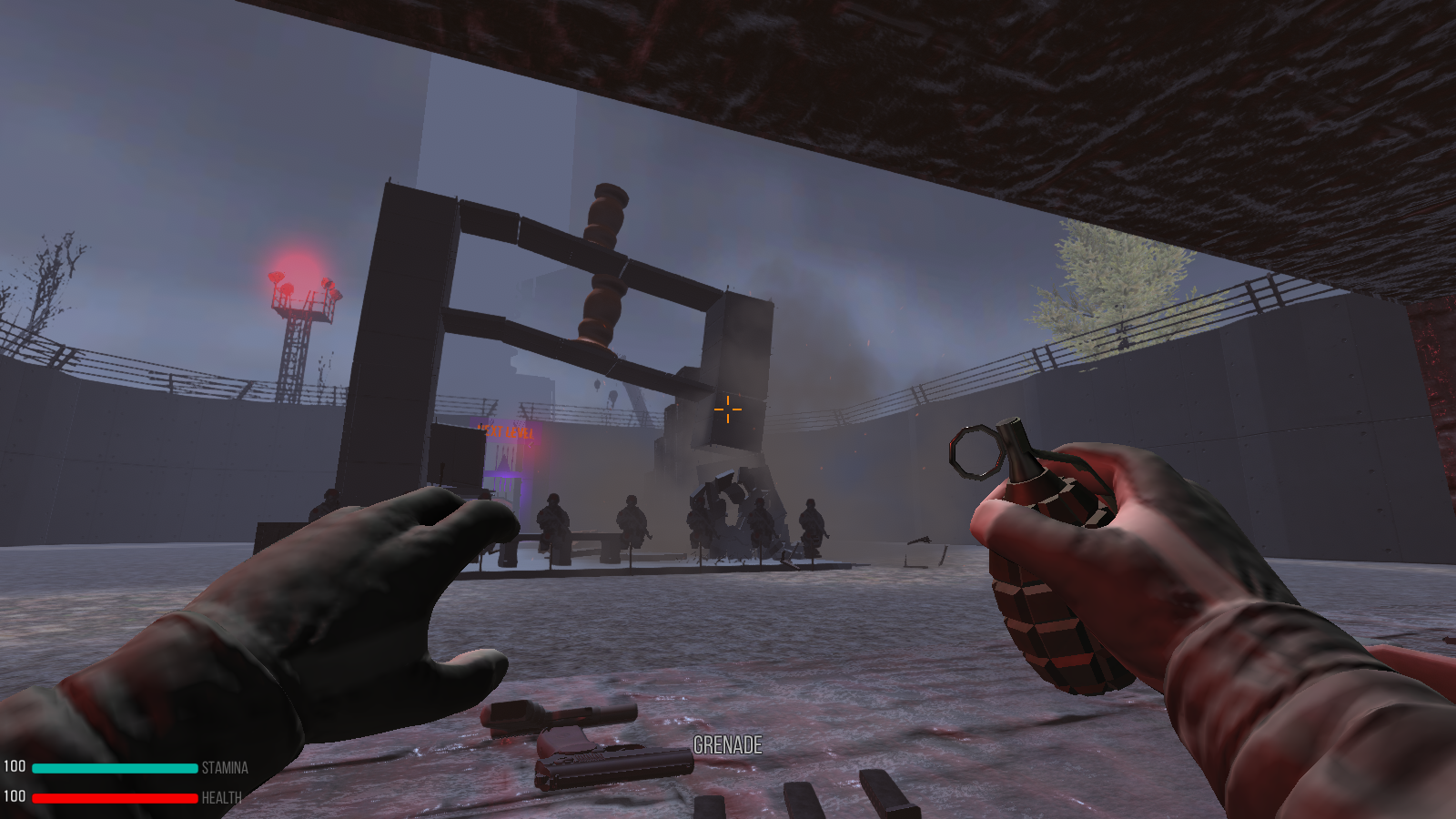The height and width of the screenshot is (819, 1456).
Task: Click the STAMINA text label
Action: tap(223, 768)
